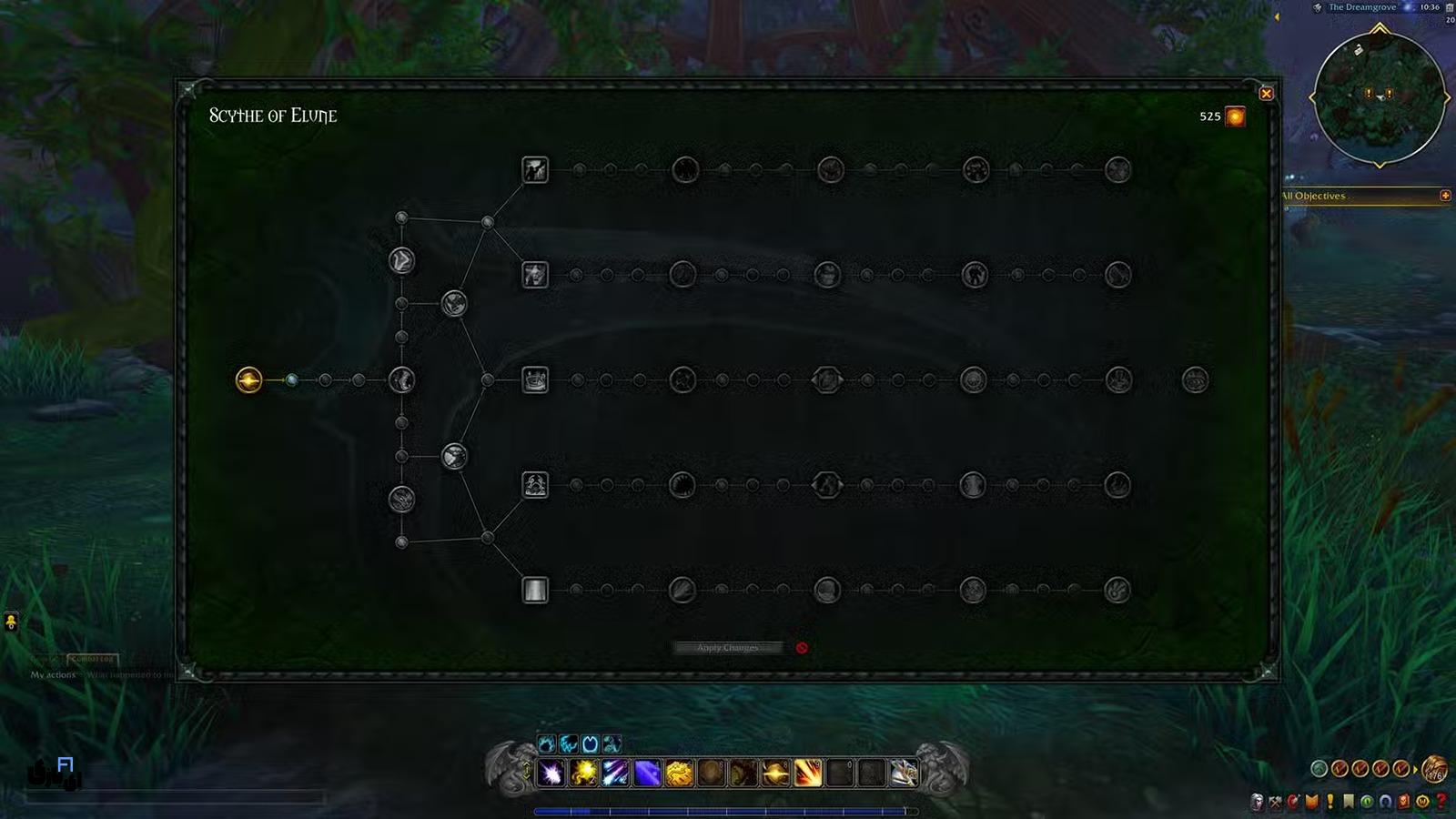Image resolution: width=1456 pixels, height=819 pixels.
Task: Click the Apply Changes button
Action: pos(728,647)
